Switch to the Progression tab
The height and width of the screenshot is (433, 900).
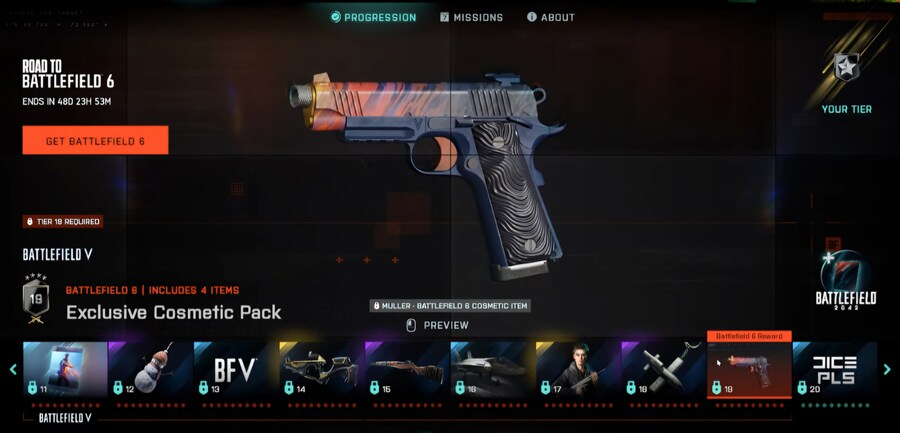click(x=373, y=17)
